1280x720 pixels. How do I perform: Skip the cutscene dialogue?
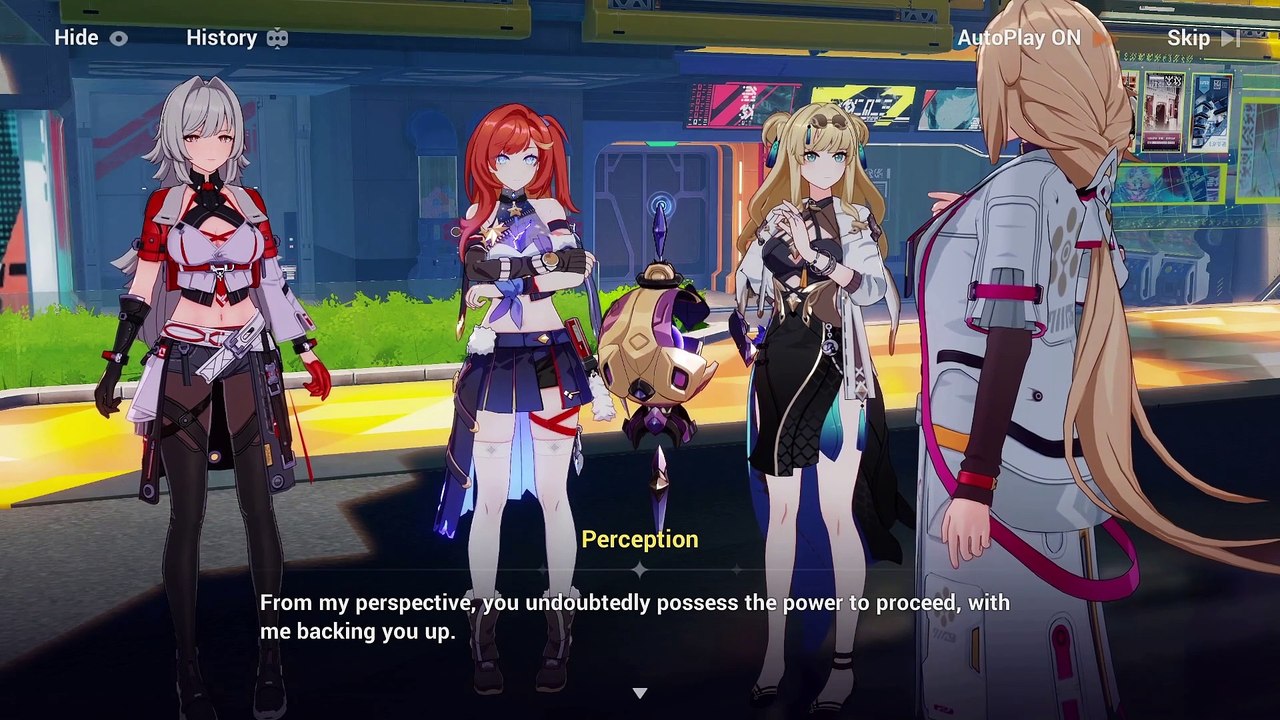(1203, 38)
